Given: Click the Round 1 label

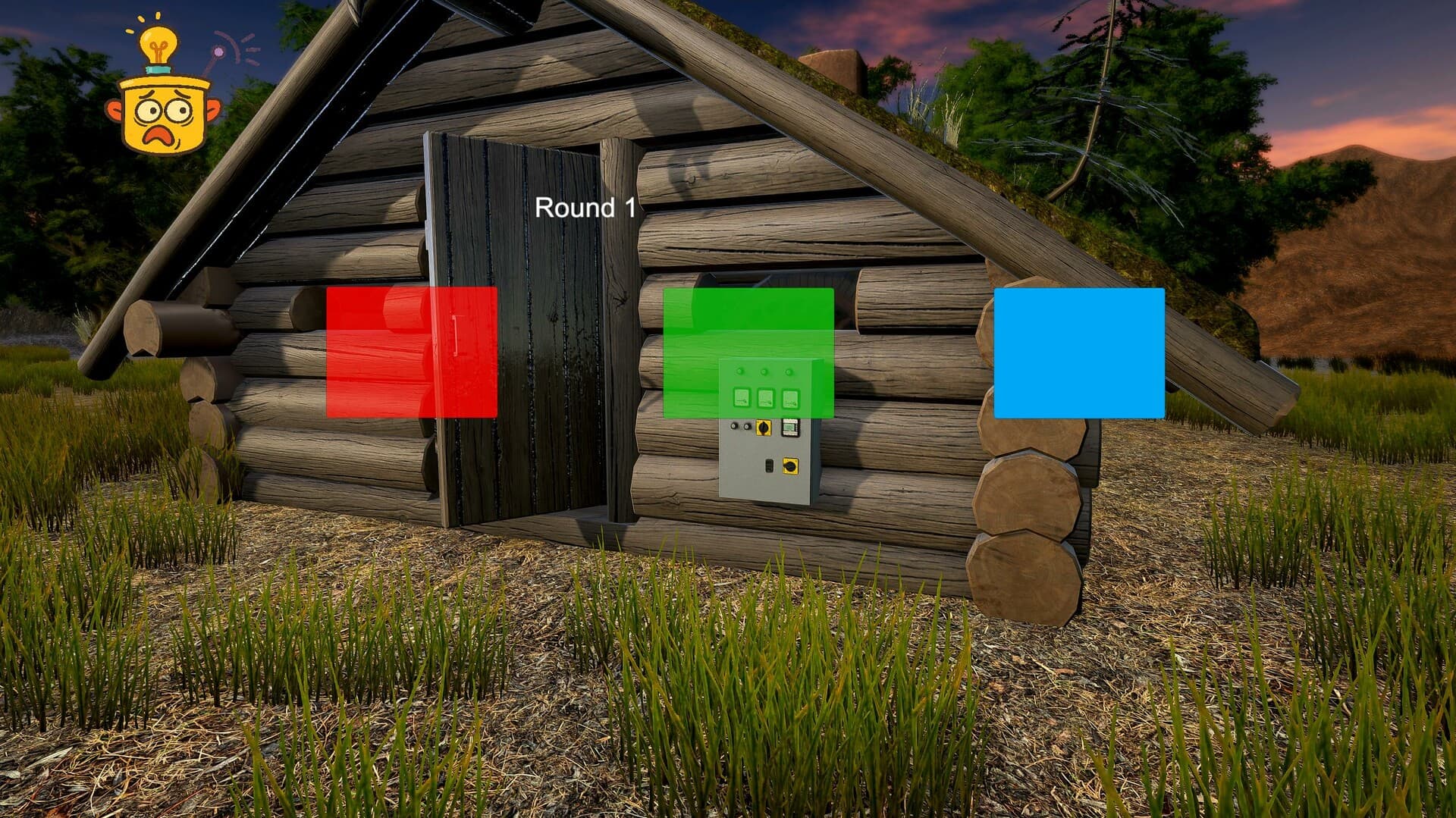Looking at the screenshot, I should click(587, 207).
